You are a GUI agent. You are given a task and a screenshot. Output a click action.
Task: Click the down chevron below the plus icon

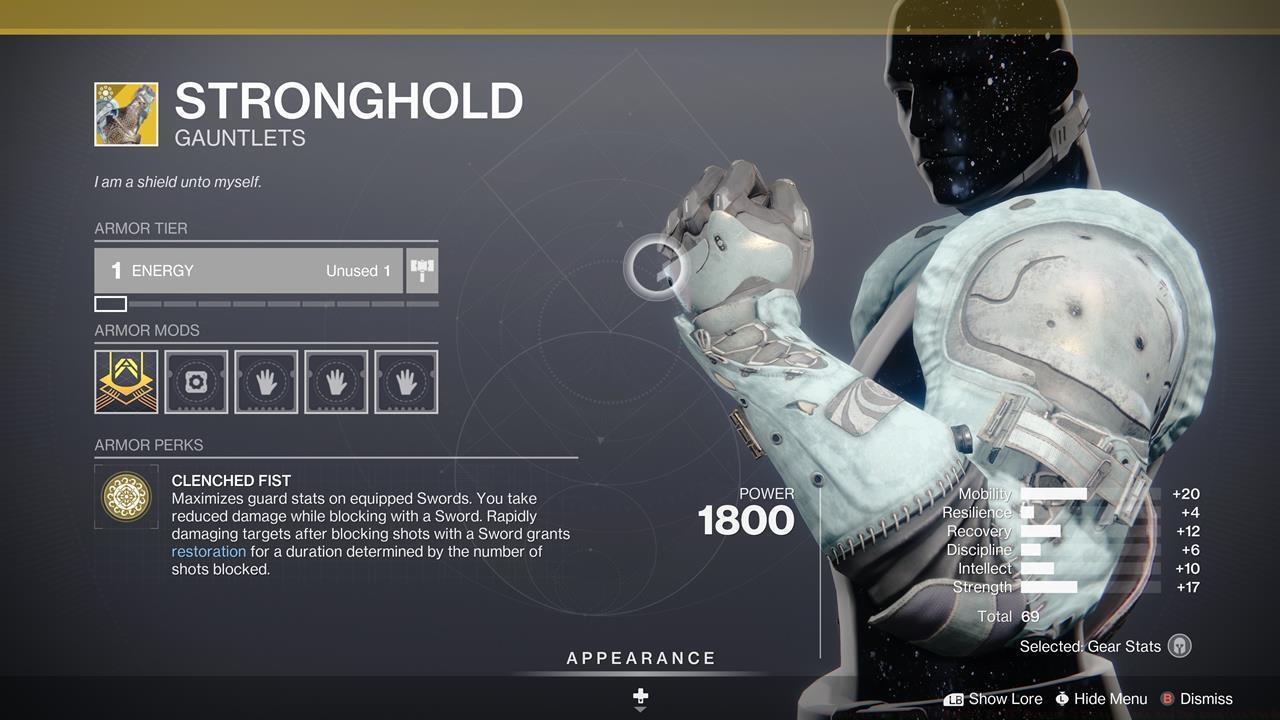point(639,710)
